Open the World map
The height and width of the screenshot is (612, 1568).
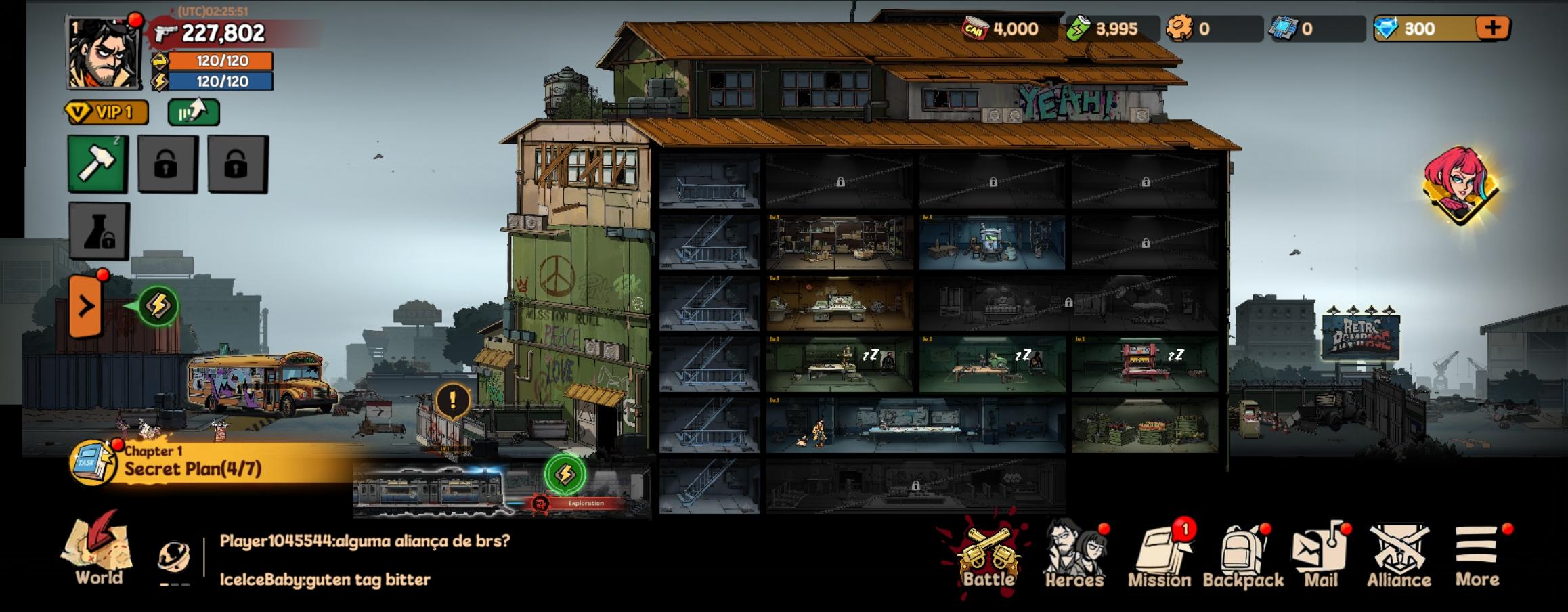(99, 550)
